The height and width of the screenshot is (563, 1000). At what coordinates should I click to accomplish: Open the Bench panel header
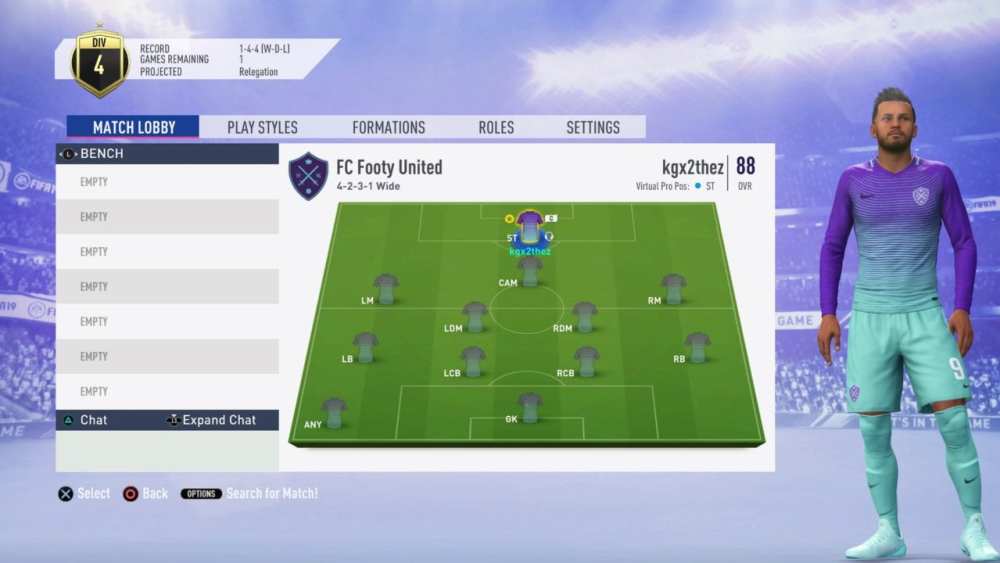[167, 154]
